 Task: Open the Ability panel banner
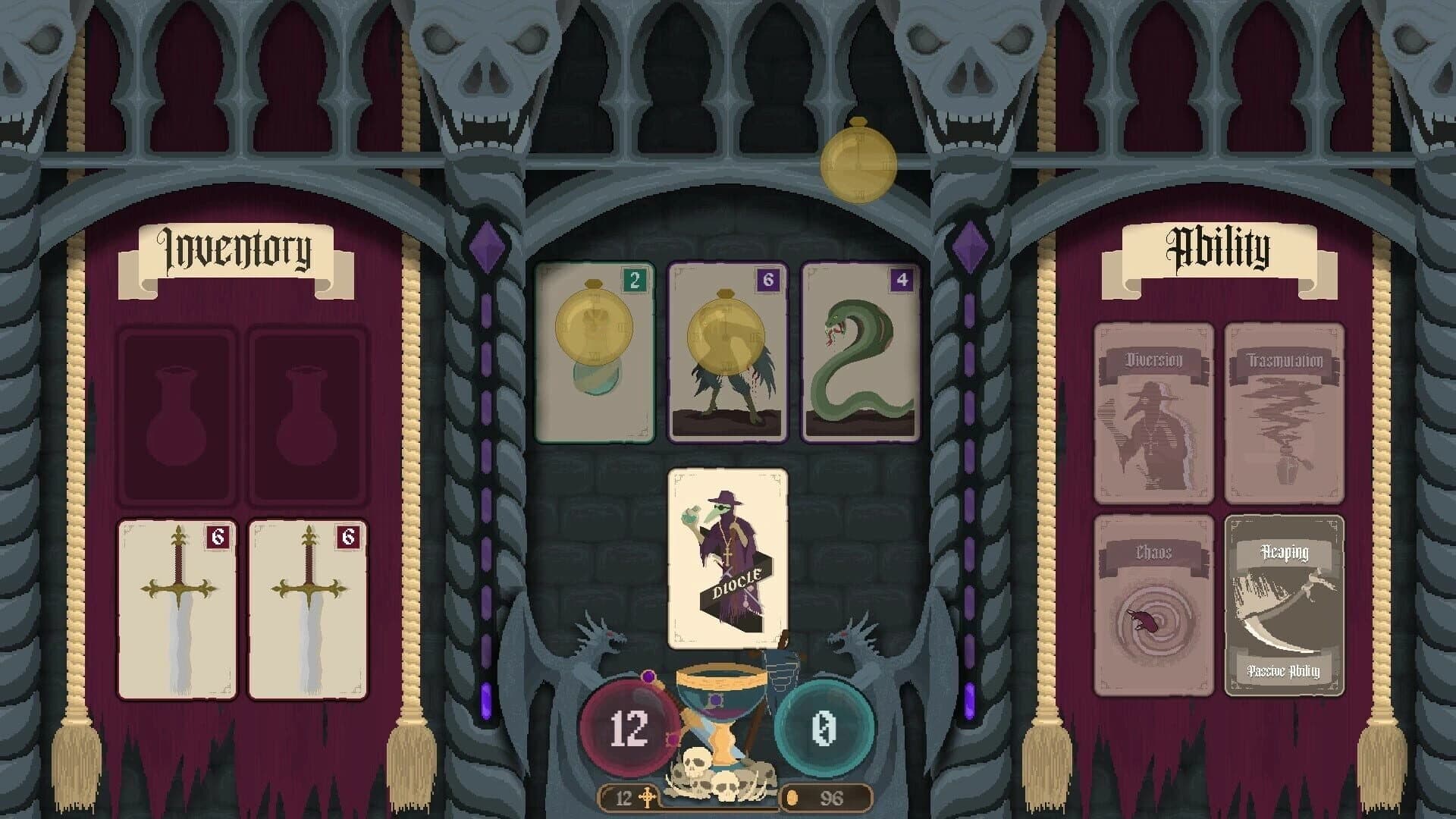(1217, 248)
